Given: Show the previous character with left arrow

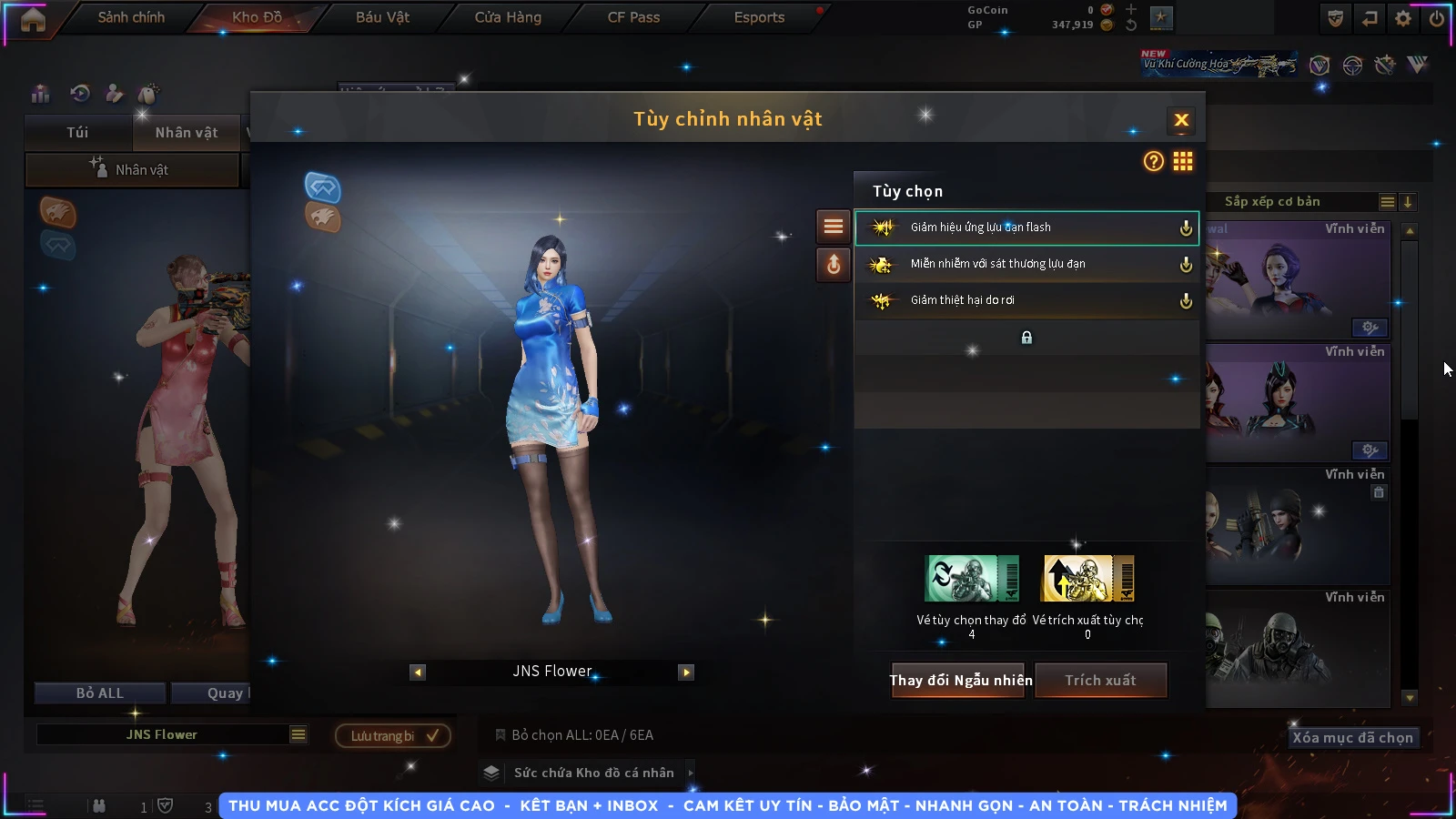Looking at the screenshot, I should (x=418, y=672).
